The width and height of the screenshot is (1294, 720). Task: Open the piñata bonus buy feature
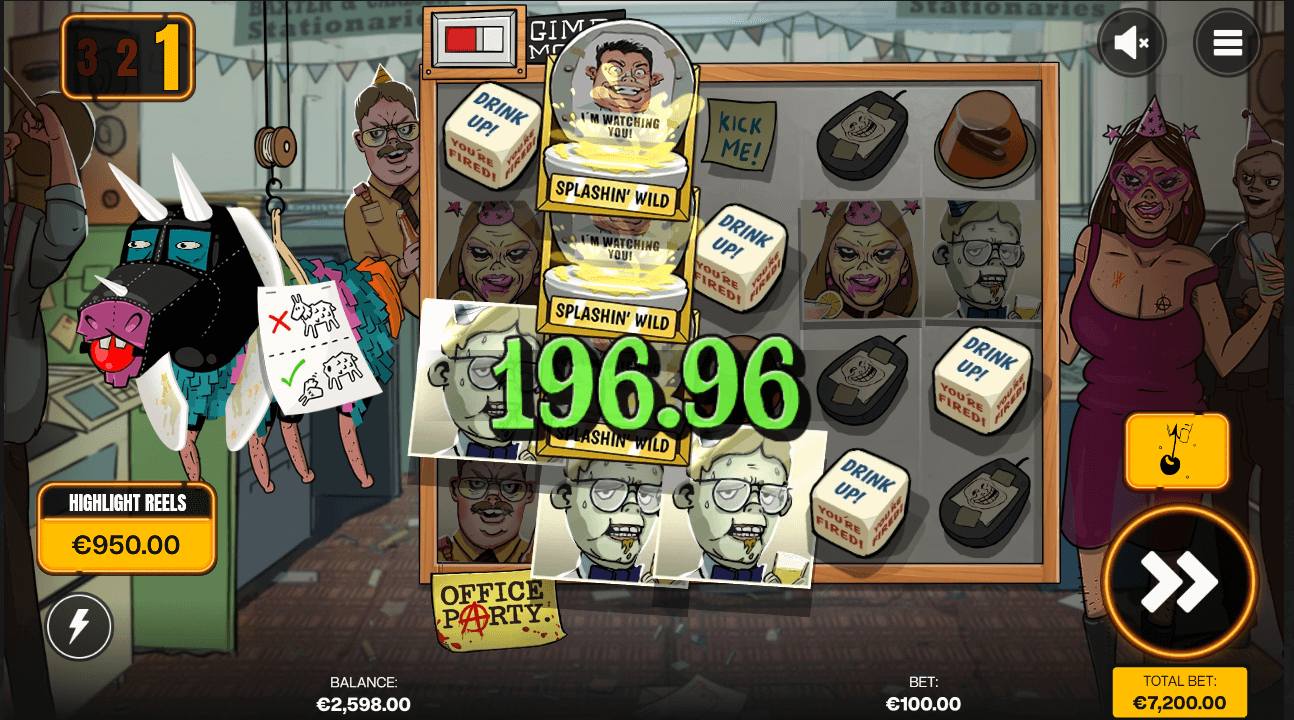point(1177,450)
